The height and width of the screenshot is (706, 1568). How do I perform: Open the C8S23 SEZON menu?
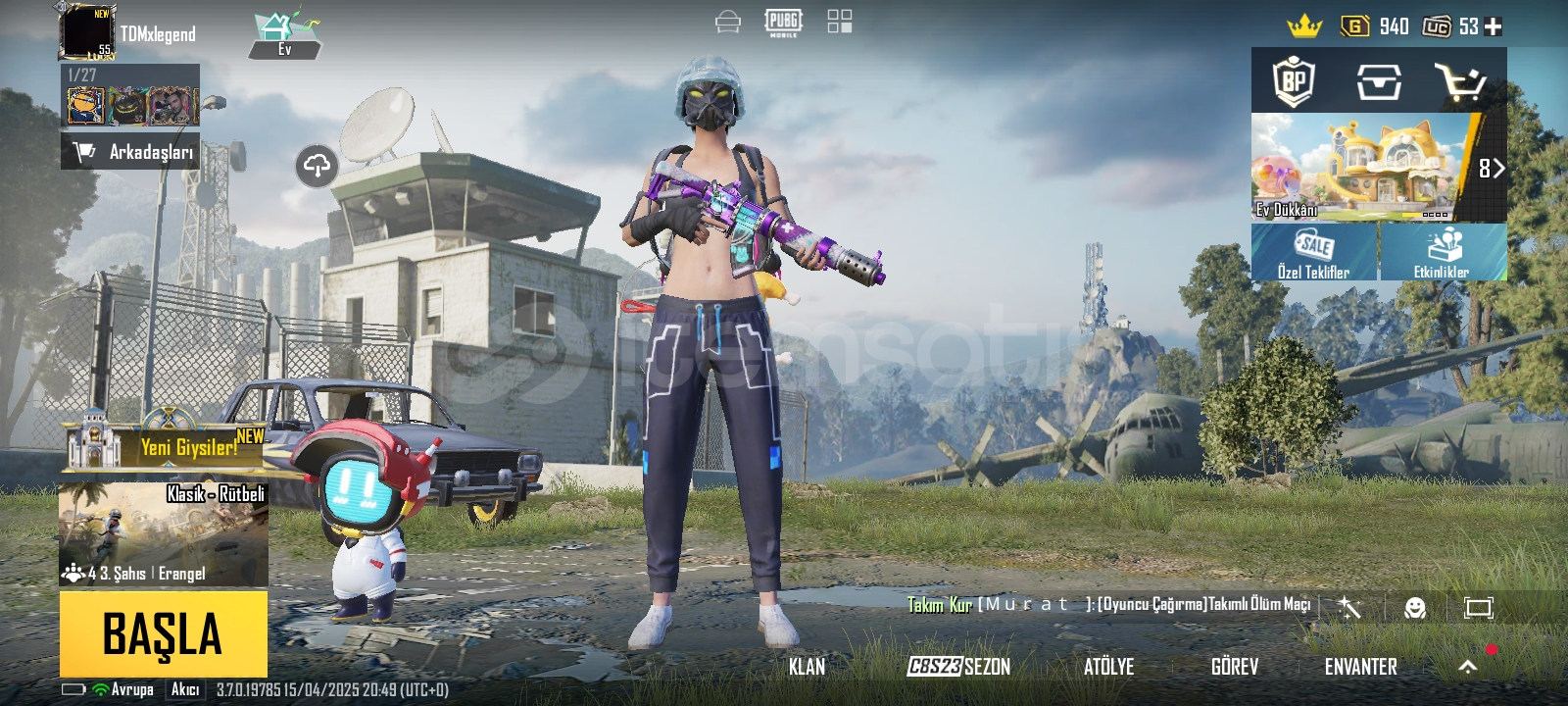pos(958,667)
